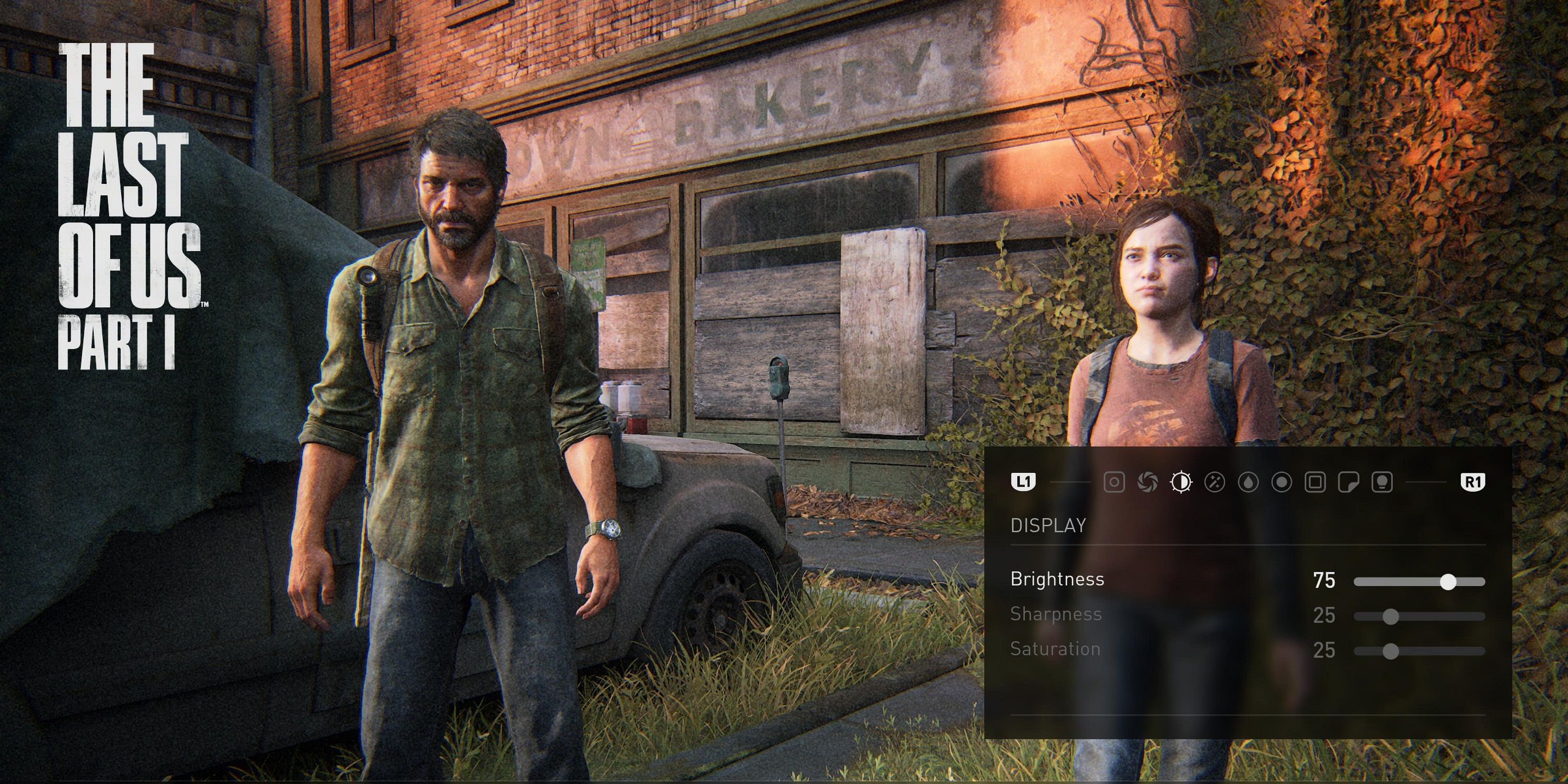Click the currently active brightness display icon
Screen dimensions: 1568x784
point(1181,485)
